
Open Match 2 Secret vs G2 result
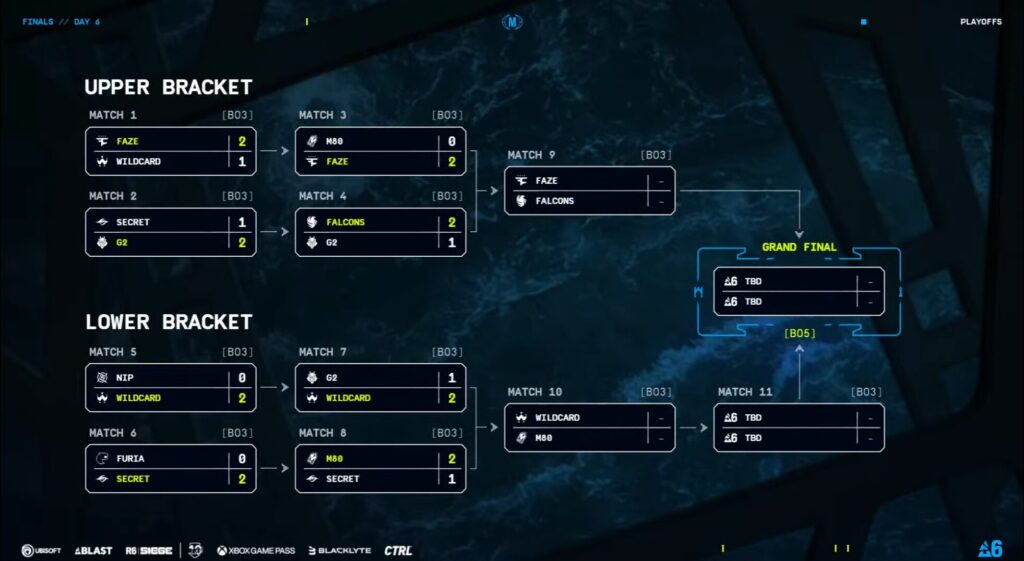(170, 232)
